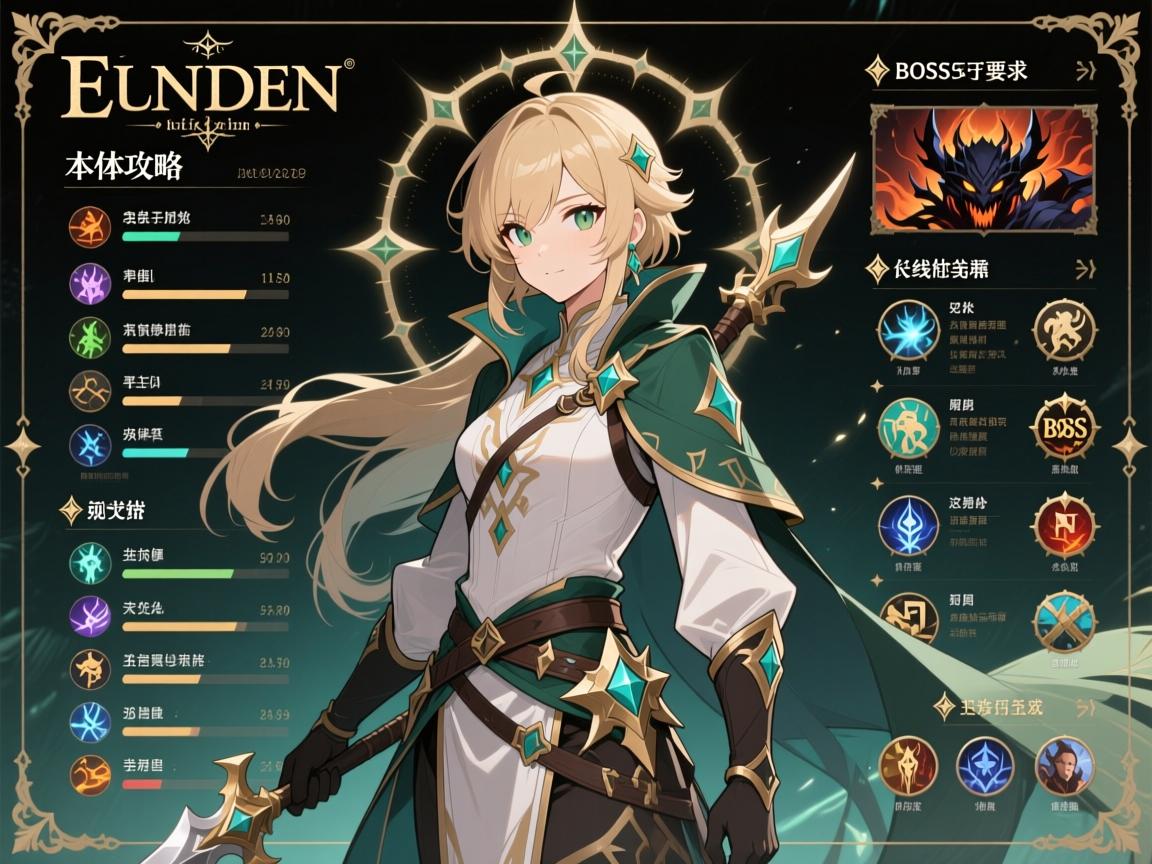The image size is (1152, 864).
Task: Select the green figure skill icon
Action: [x=89, y=337]
